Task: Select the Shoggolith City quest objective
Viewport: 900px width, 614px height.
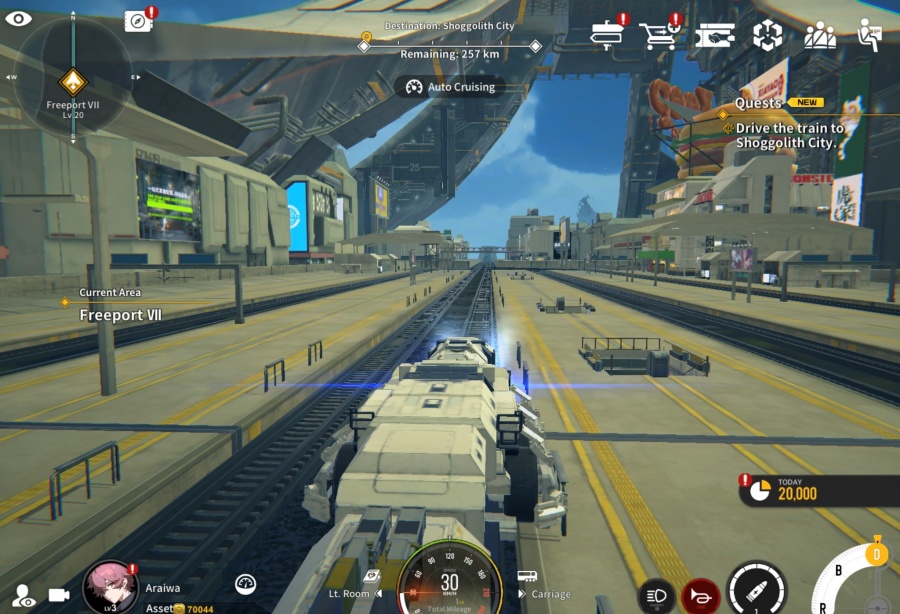Action: (x=790, y=135)
